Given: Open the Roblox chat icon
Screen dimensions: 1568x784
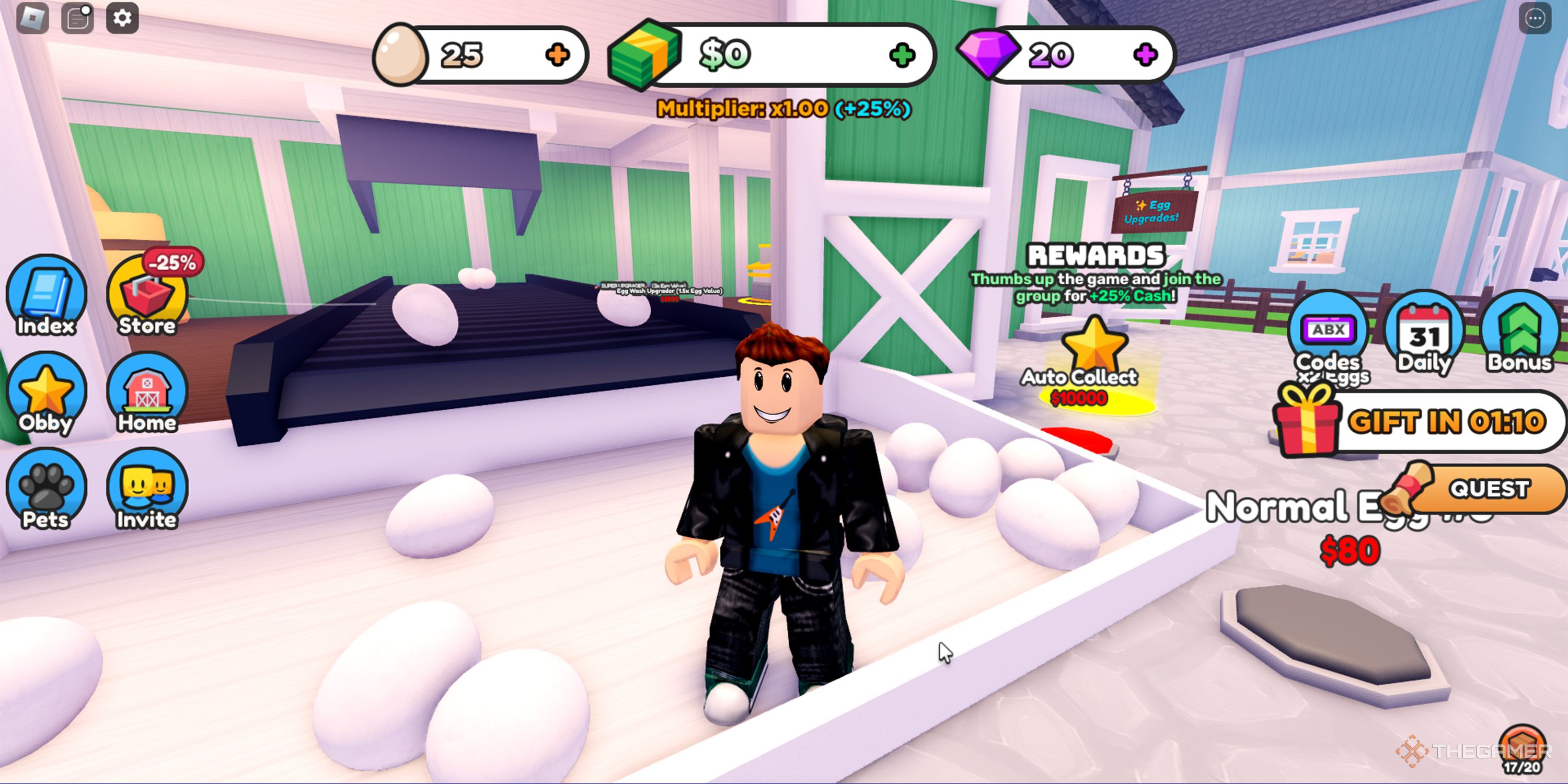Looking at the screenshot, I should pos(77,18).
